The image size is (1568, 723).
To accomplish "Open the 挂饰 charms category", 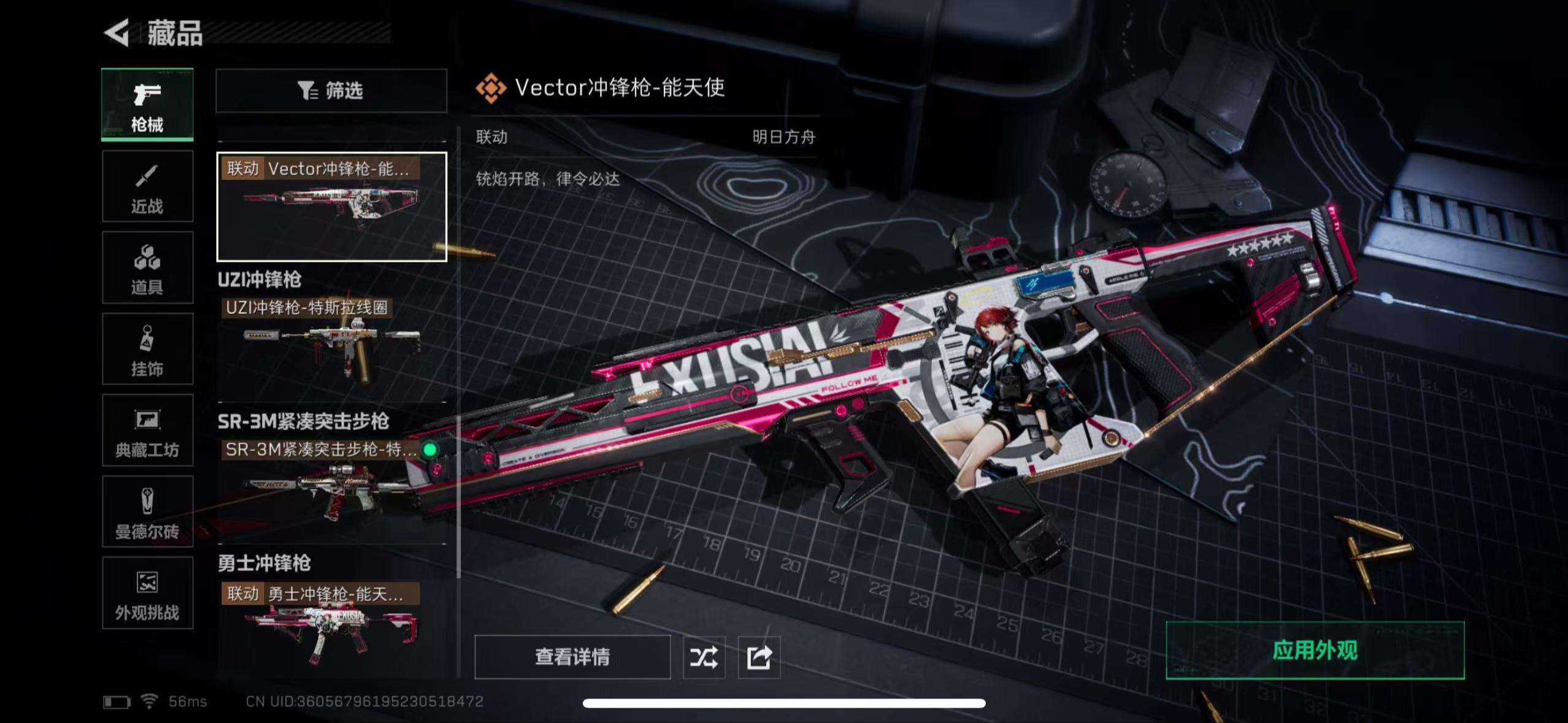I will point(147,348).
